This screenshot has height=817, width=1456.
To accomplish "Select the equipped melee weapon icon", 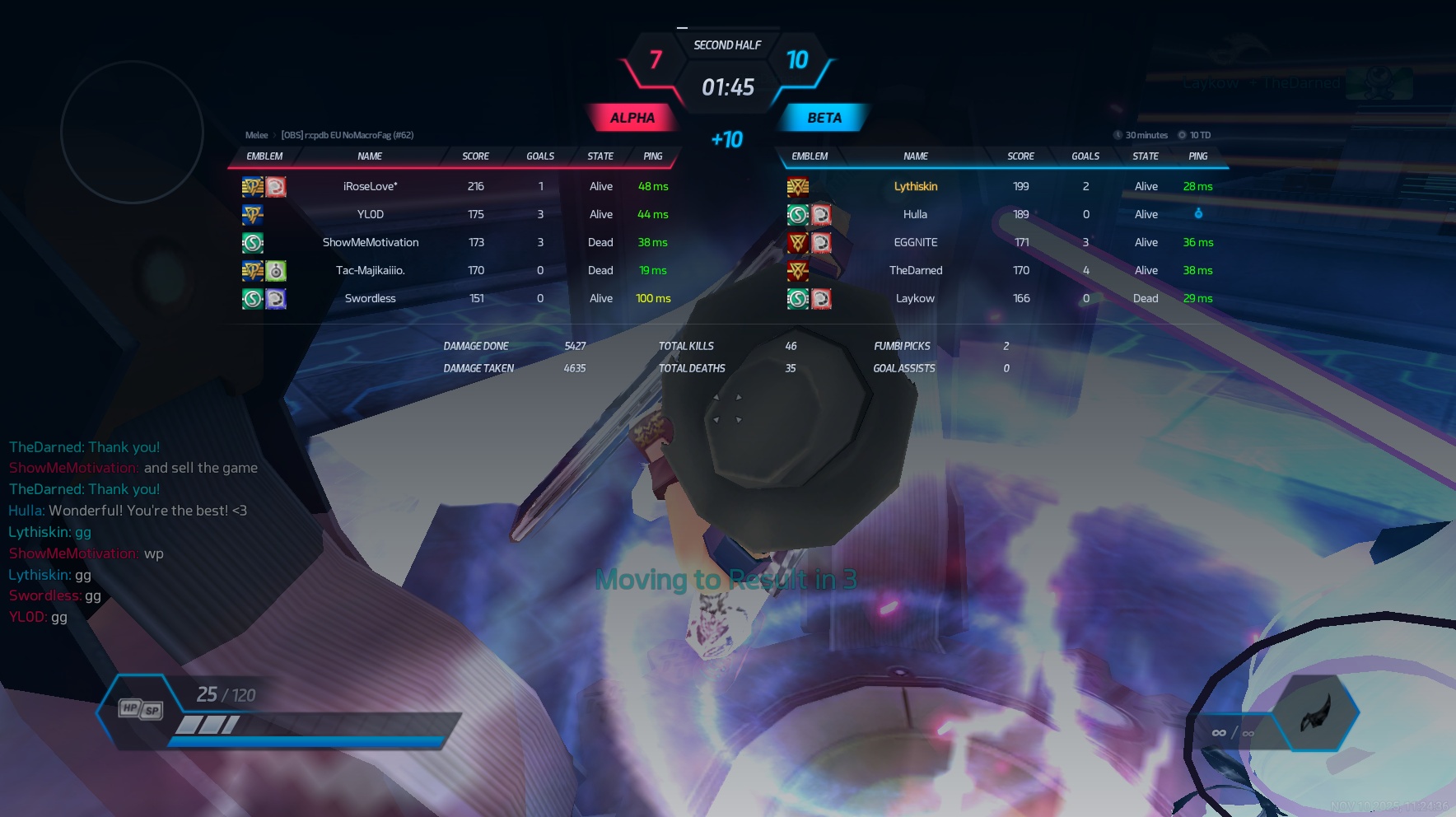I will (1315, 712).
